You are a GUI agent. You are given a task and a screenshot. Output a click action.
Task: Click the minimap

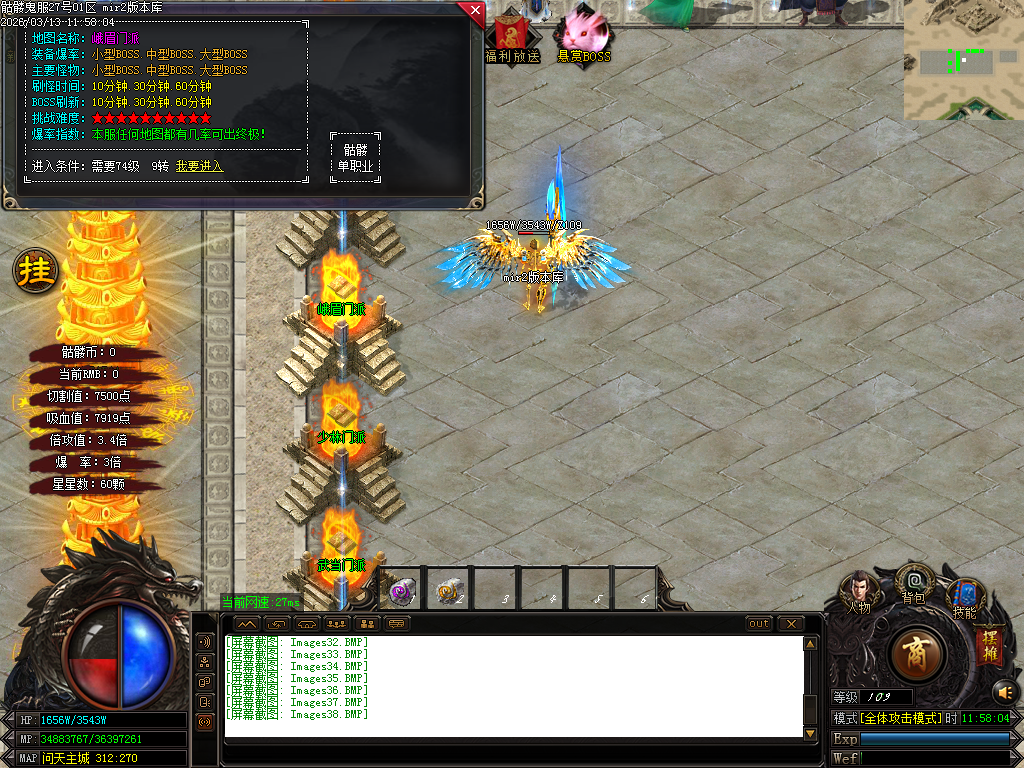click(963, 60)
